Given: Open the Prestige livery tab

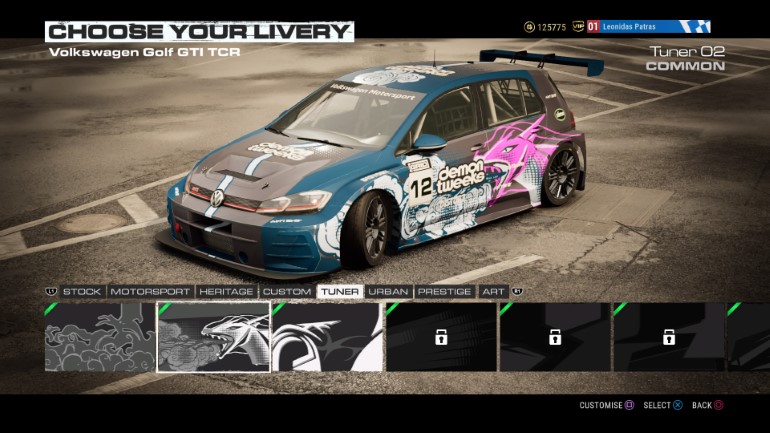Looking at the screenshot, I should (444, 291).
